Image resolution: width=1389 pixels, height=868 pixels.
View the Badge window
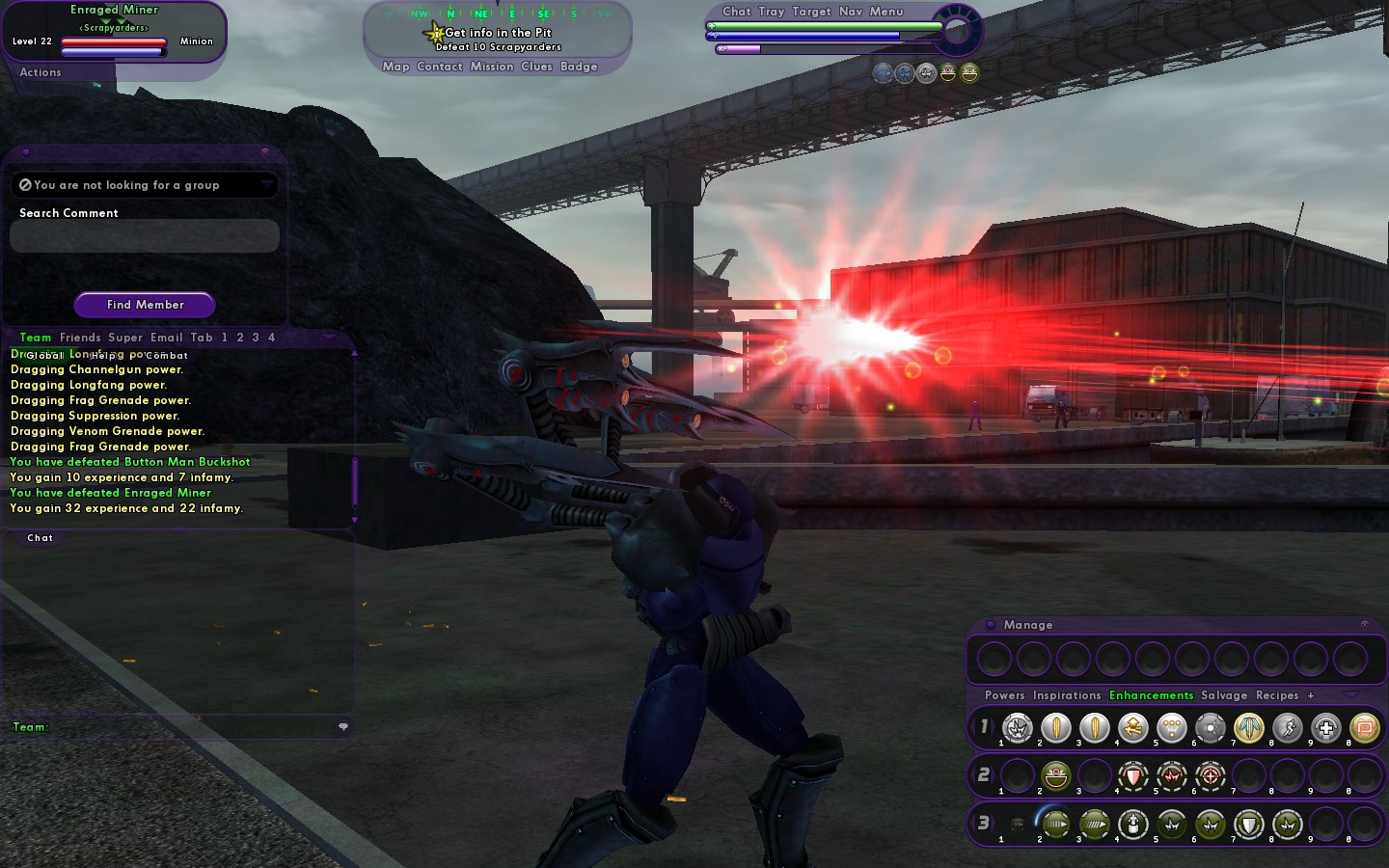579,67
